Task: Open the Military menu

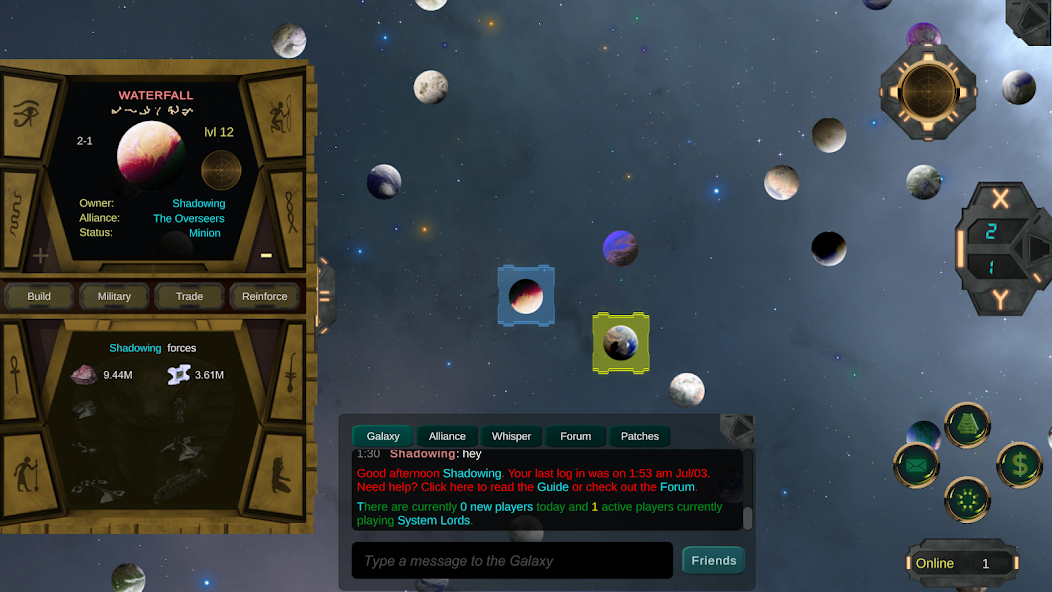Action: click(114, 296)
